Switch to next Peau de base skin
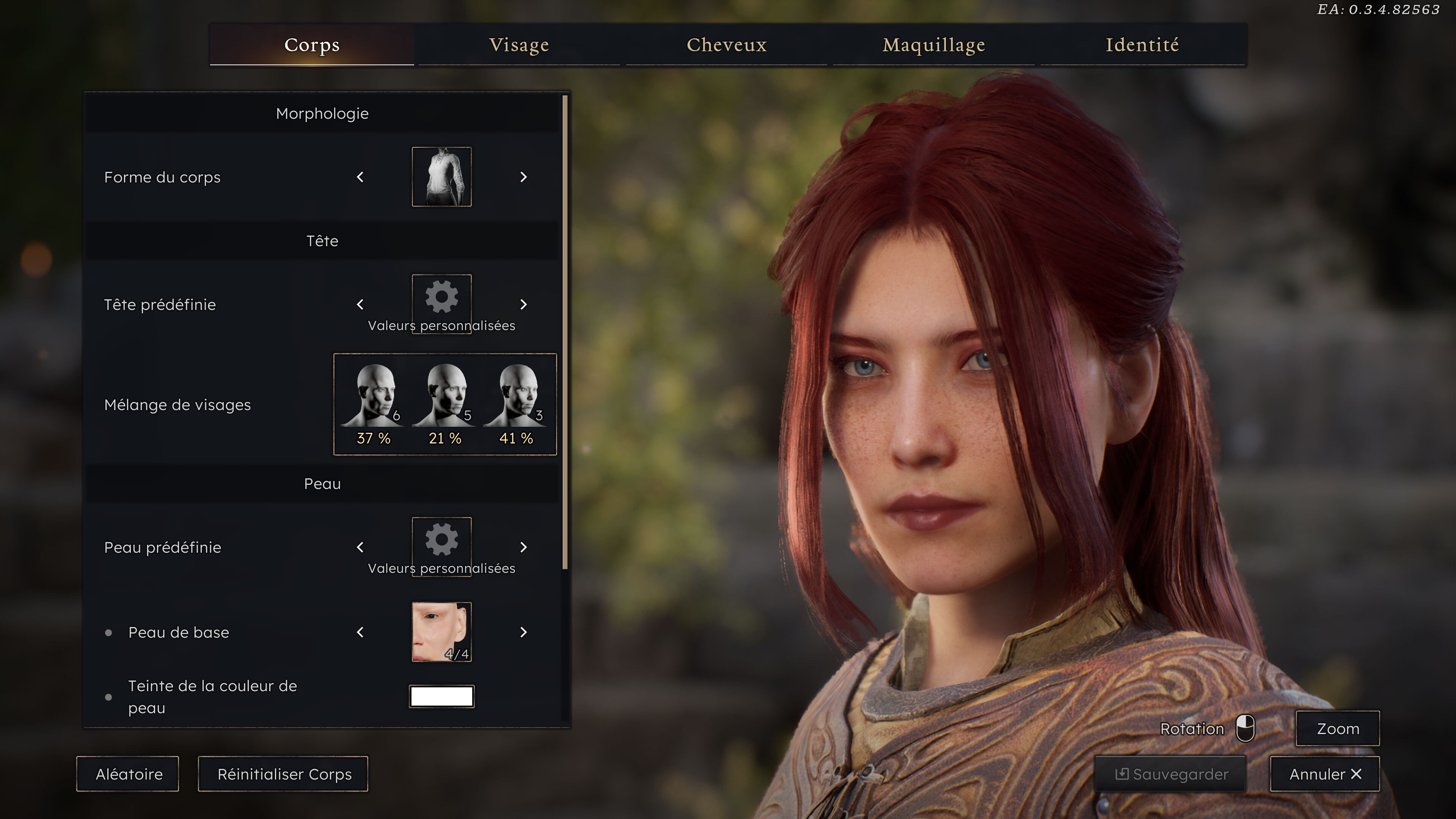Image resolution: width=1456 pixels, height=819 pixels. click(523, 632)
